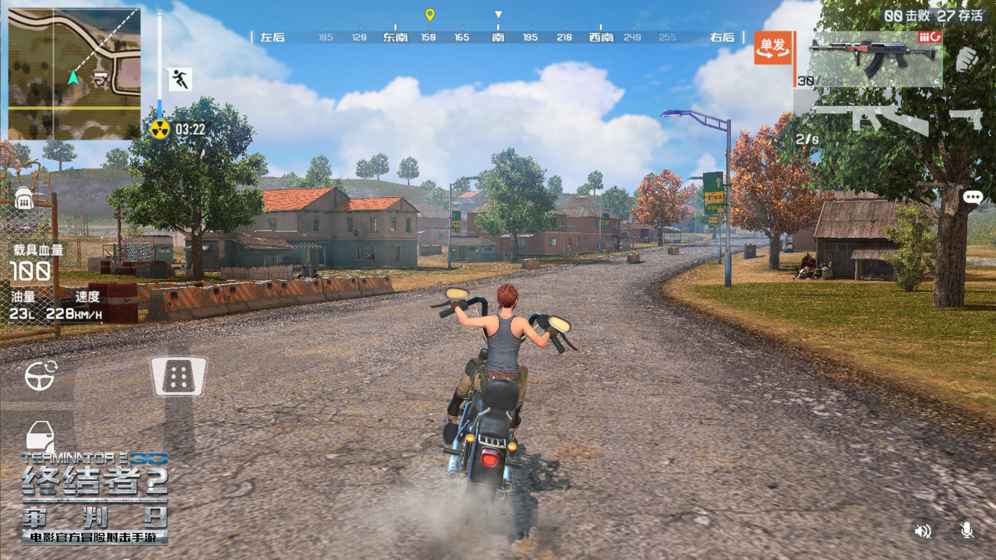Select the fist melee icon
Image resolution: width=996 pixels, height=560 pixels.
point(968,60)
